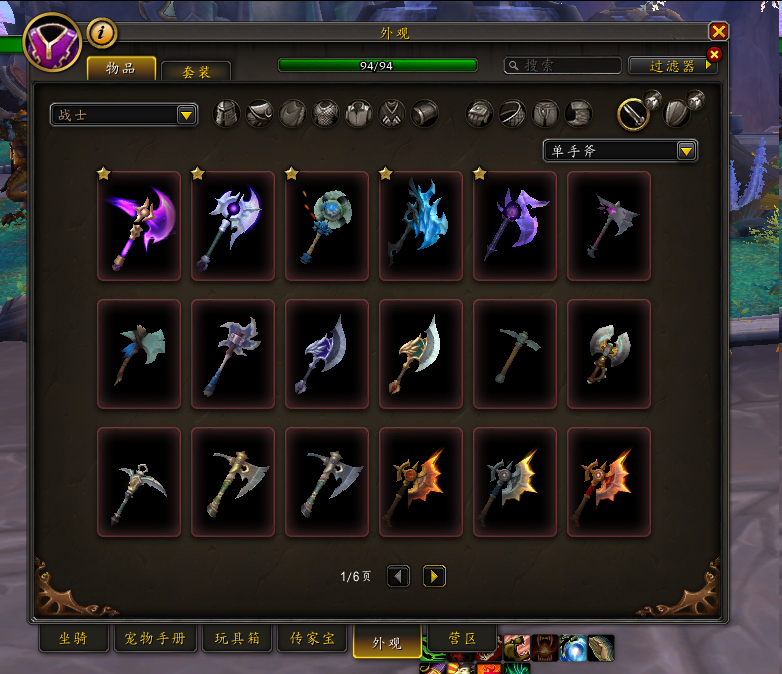Select the helmet head slot icon
The width and height of the screenshot is (782, 674).
(228, 113)
